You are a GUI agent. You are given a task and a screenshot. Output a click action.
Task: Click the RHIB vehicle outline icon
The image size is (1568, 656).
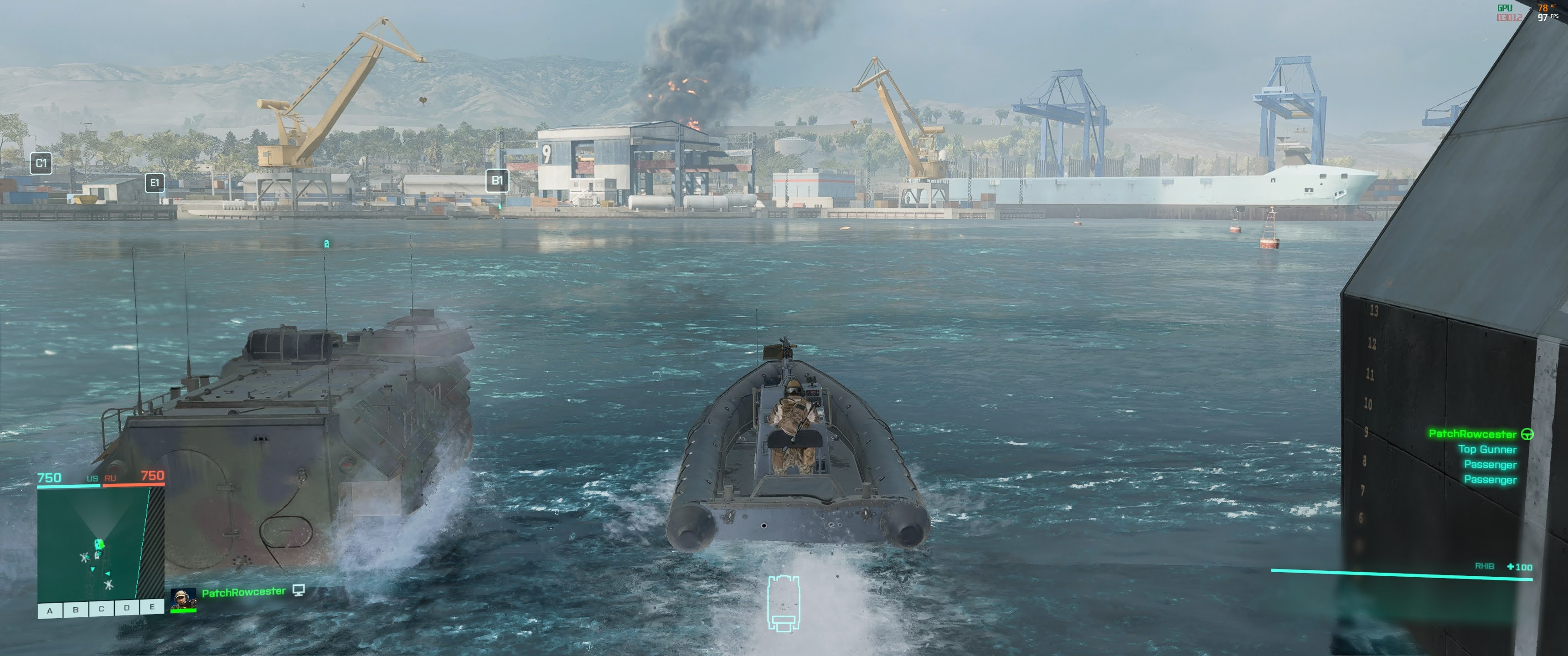[784, 603]
